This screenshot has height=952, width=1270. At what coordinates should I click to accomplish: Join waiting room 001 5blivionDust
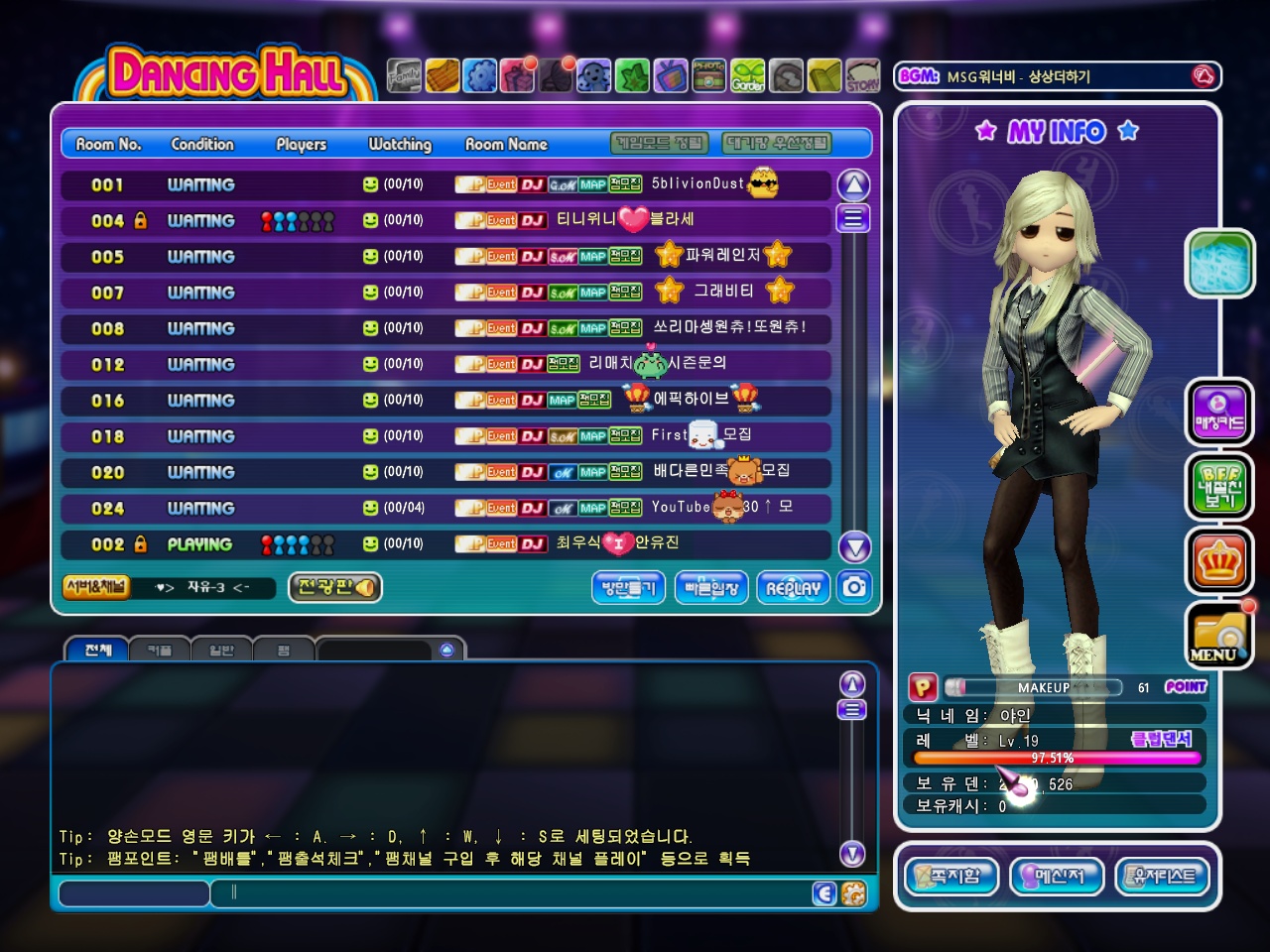coord(446,185)
